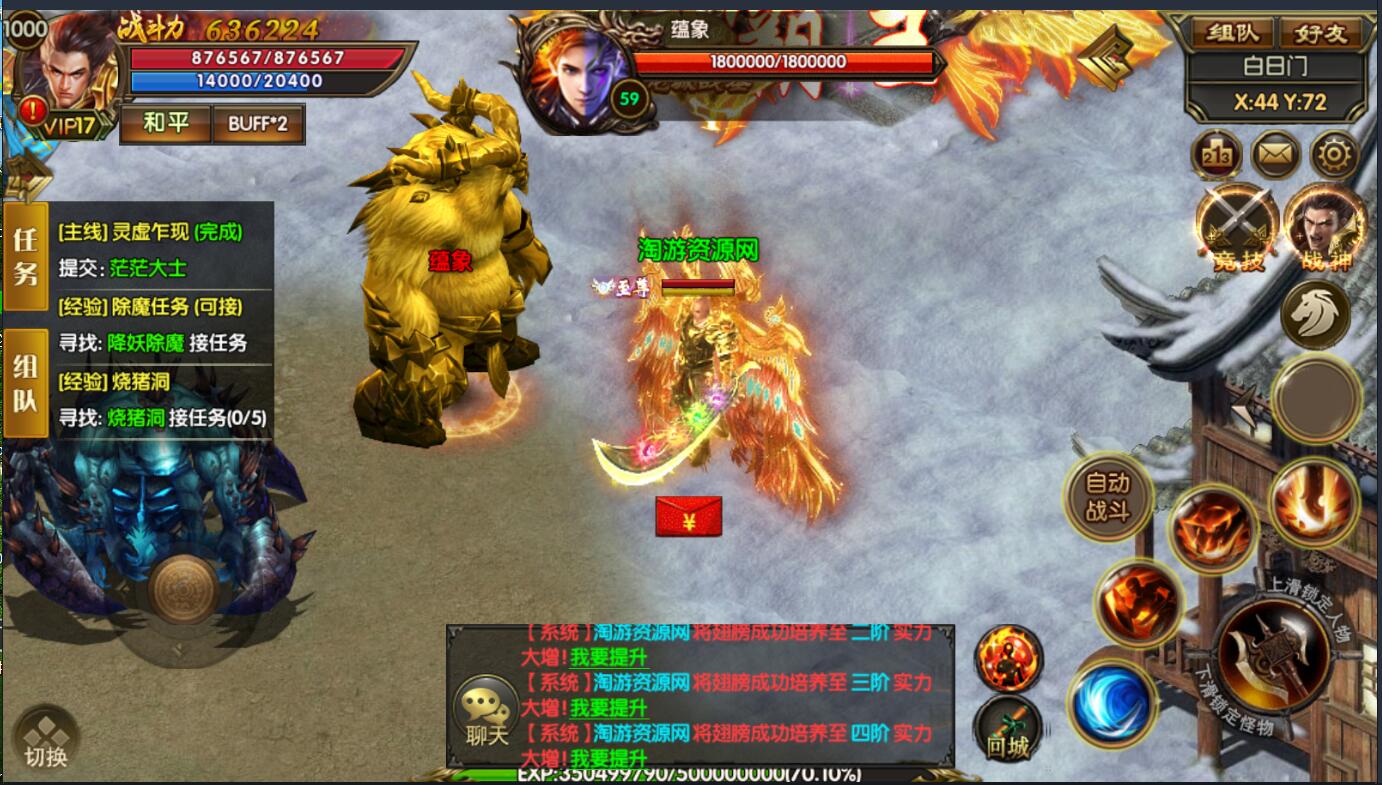
Task: Select the 组队 tab on left panel
Action: (x=25, y=384)
